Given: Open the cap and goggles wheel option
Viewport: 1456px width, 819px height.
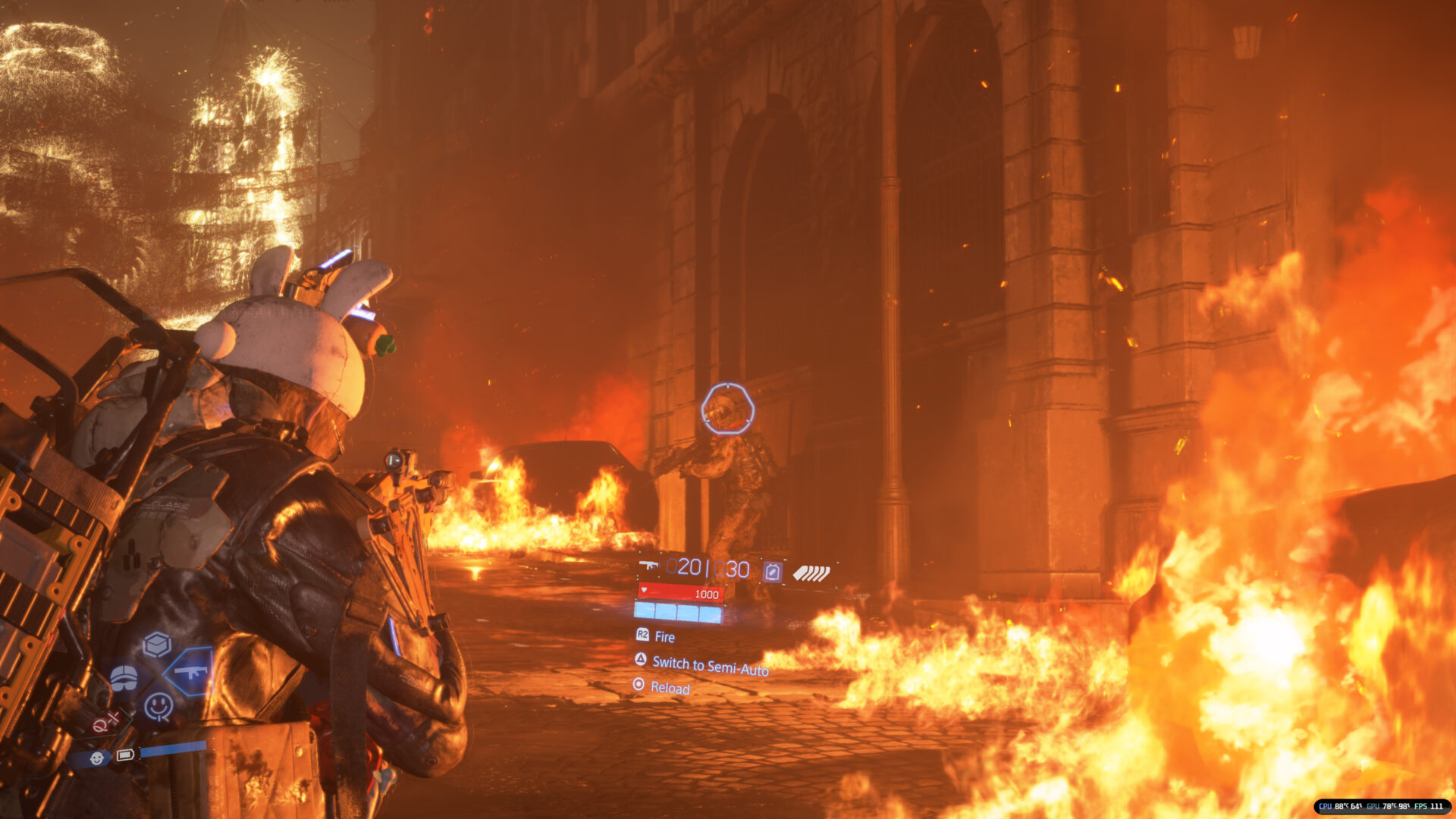Looking at the screenshot, I should coord(124,677).
